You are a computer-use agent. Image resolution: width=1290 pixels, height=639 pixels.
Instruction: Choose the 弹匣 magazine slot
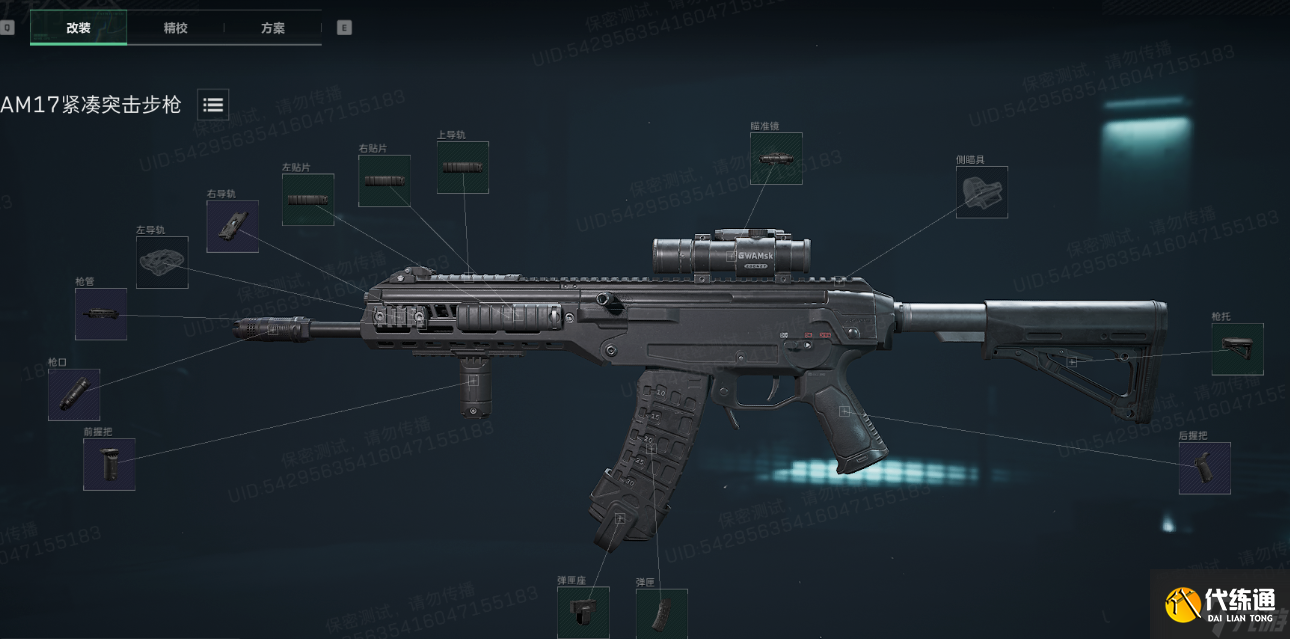[x=661, y=612]
